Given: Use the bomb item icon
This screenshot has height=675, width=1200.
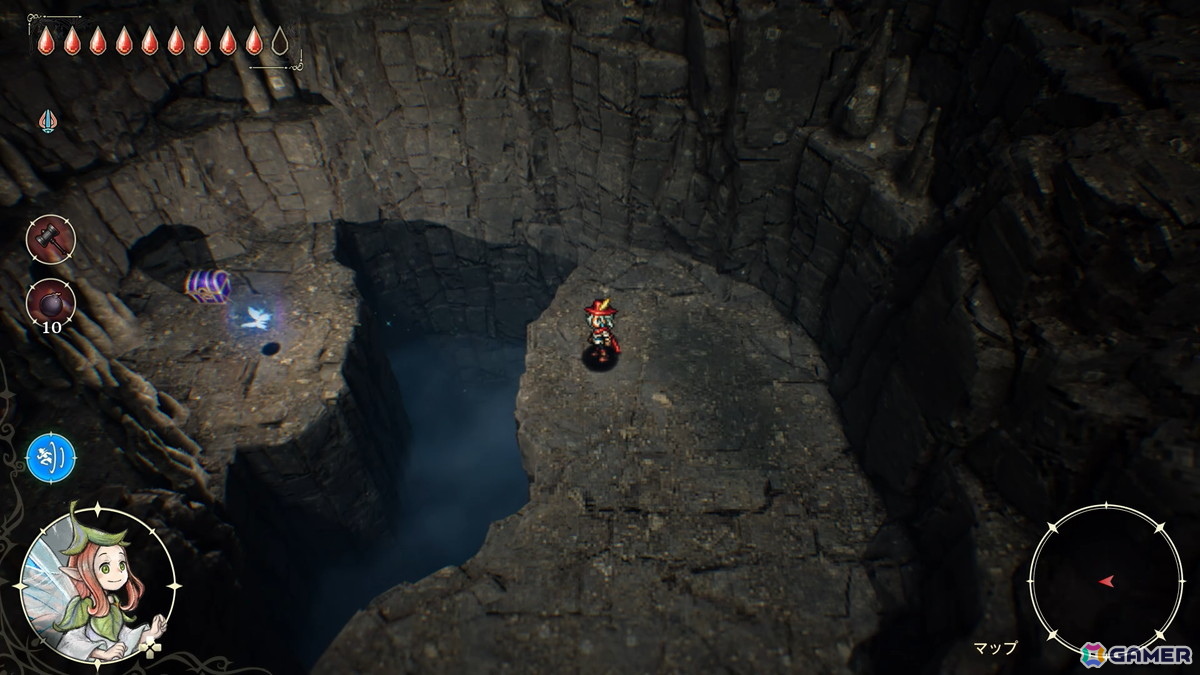Looking at the screenshot, I should point(50,302).
